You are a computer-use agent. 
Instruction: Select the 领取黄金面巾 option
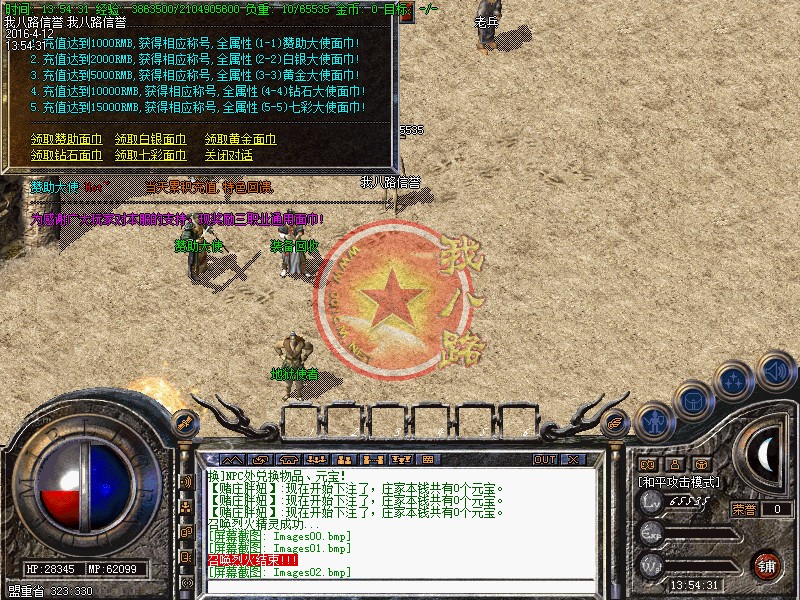click(x=240, y=140)
